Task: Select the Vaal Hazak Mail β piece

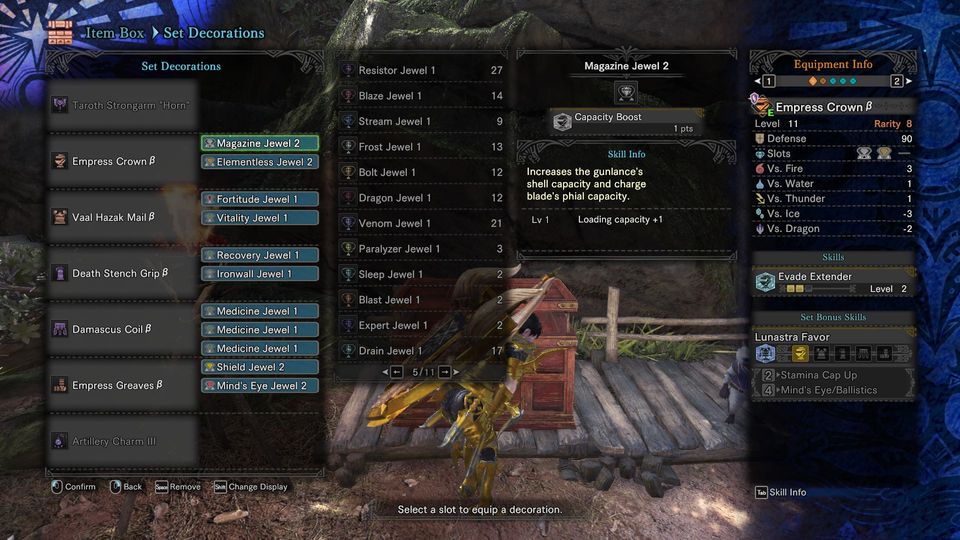Action: pyautogui.click(x=120, y=218)
